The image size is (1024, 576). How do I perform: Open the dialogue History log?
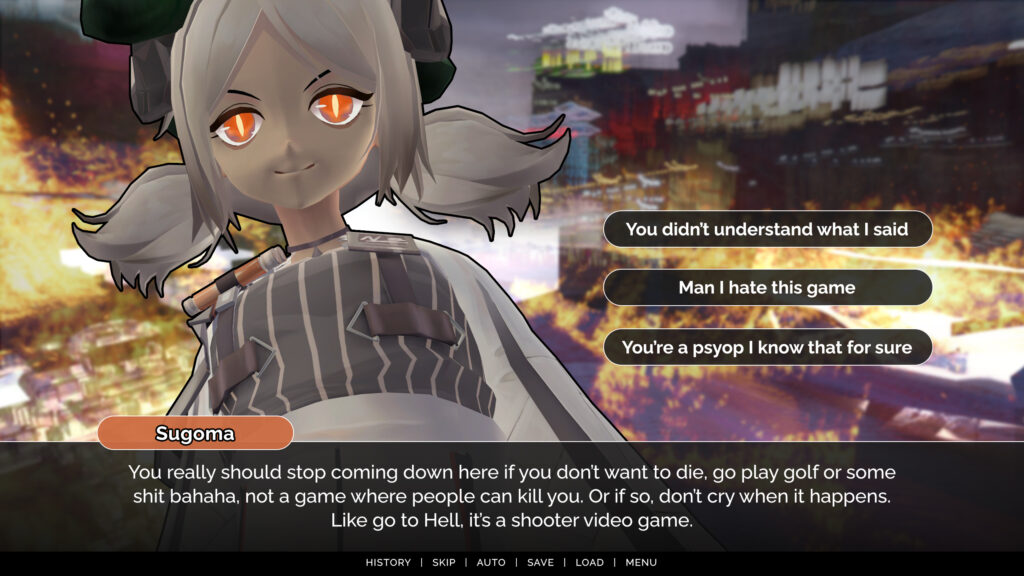[388, 563]
